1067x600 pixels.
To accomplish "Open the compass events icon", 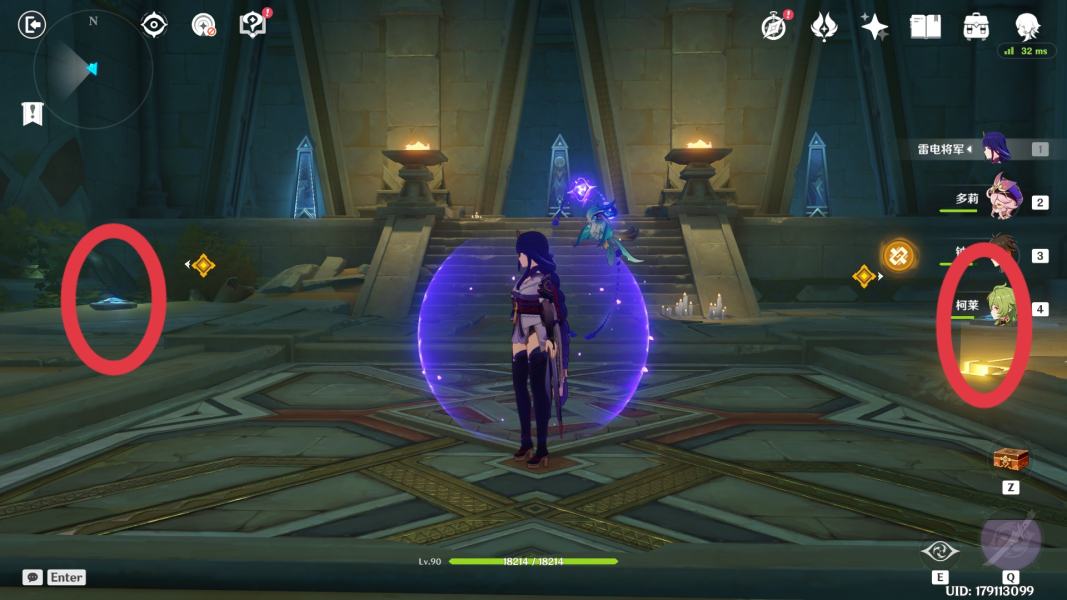I will pyautogui.click(x=774, y=27).
